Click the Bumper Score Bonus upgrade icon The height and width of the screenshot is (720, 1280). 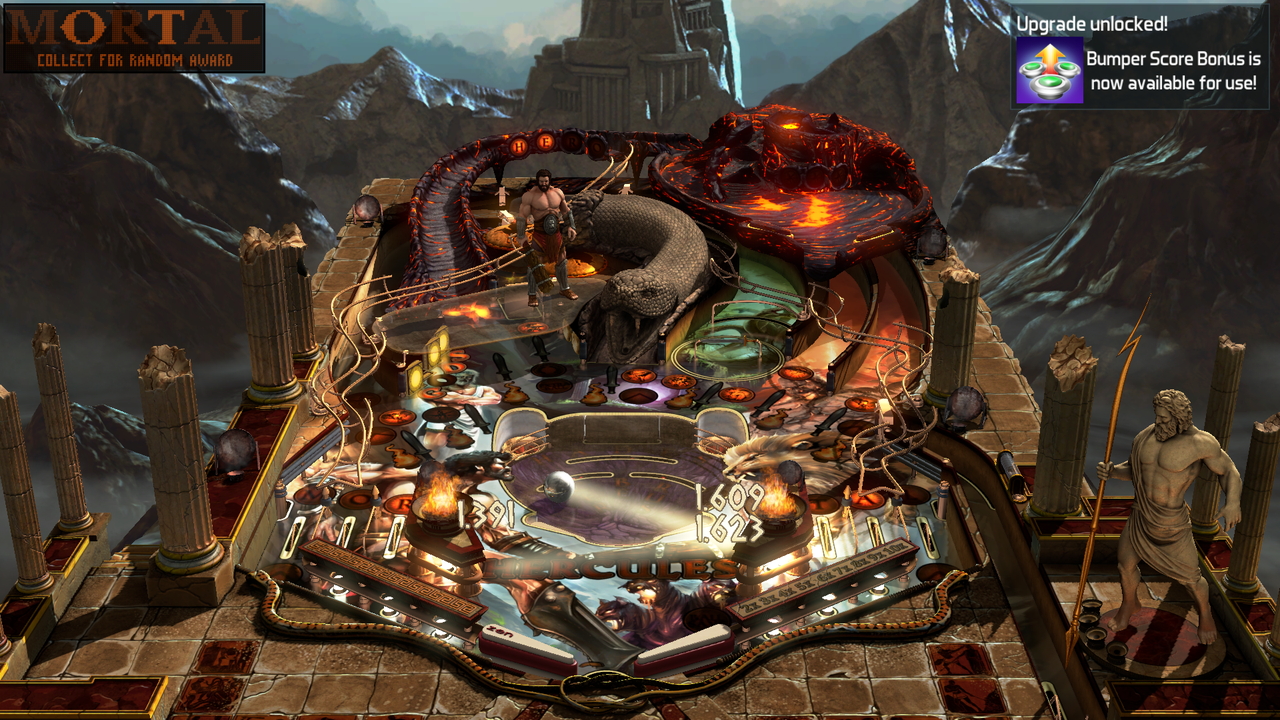click(x=1049, y=70)
